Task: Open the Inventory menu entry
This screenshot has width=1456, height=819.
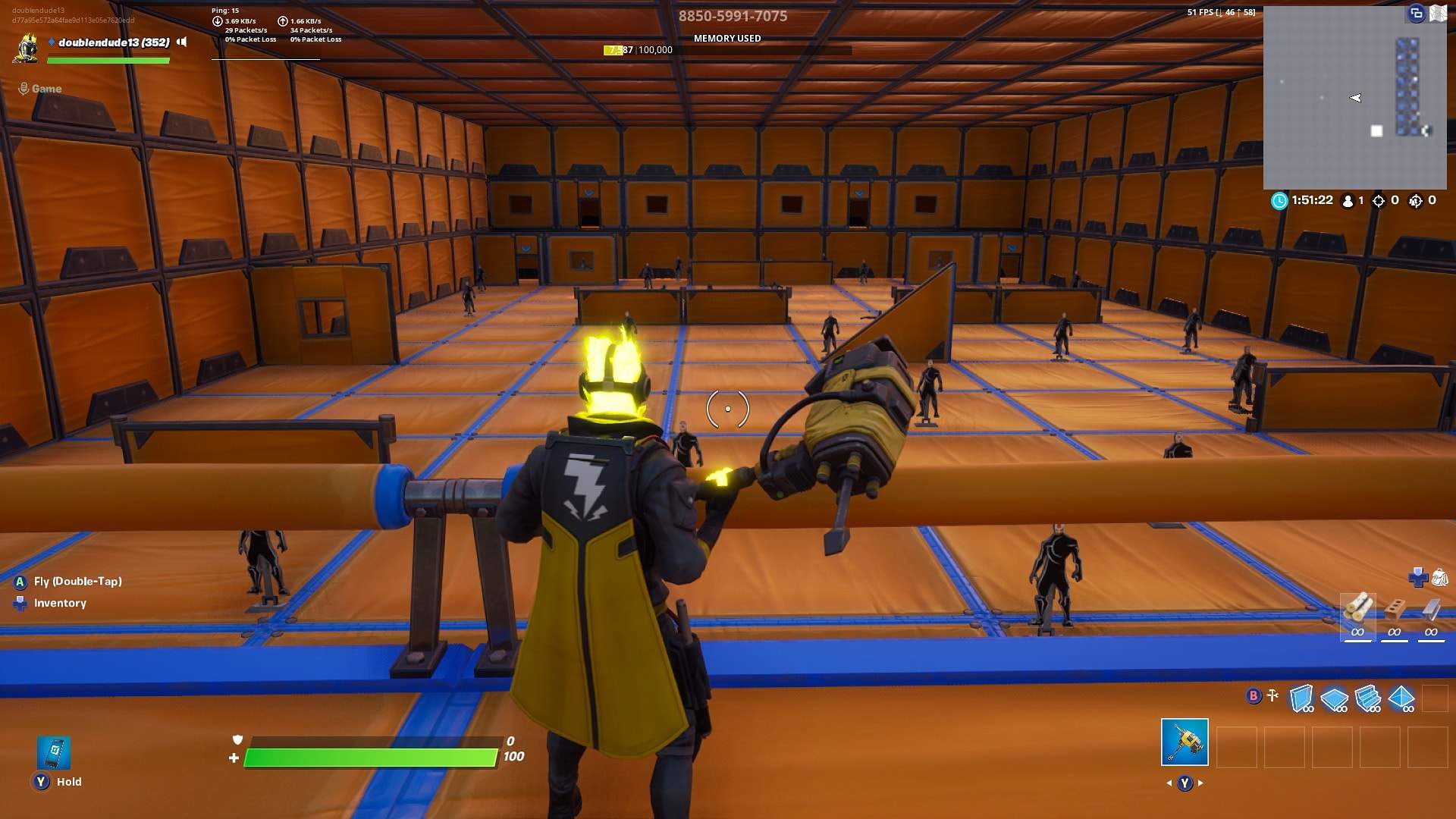Action: coord(61,603)
